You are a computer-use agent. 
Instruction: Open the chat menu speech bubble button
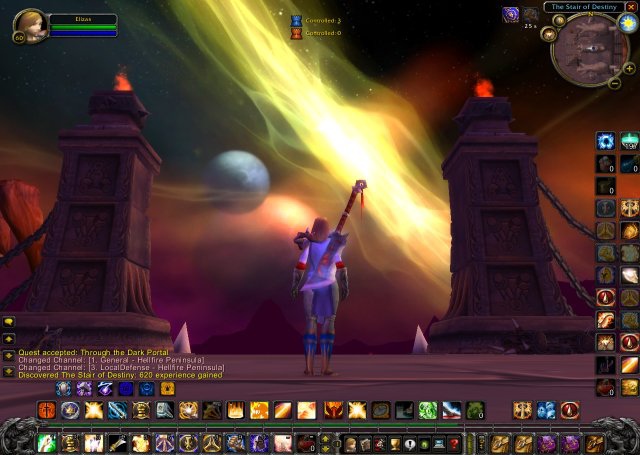9,323
